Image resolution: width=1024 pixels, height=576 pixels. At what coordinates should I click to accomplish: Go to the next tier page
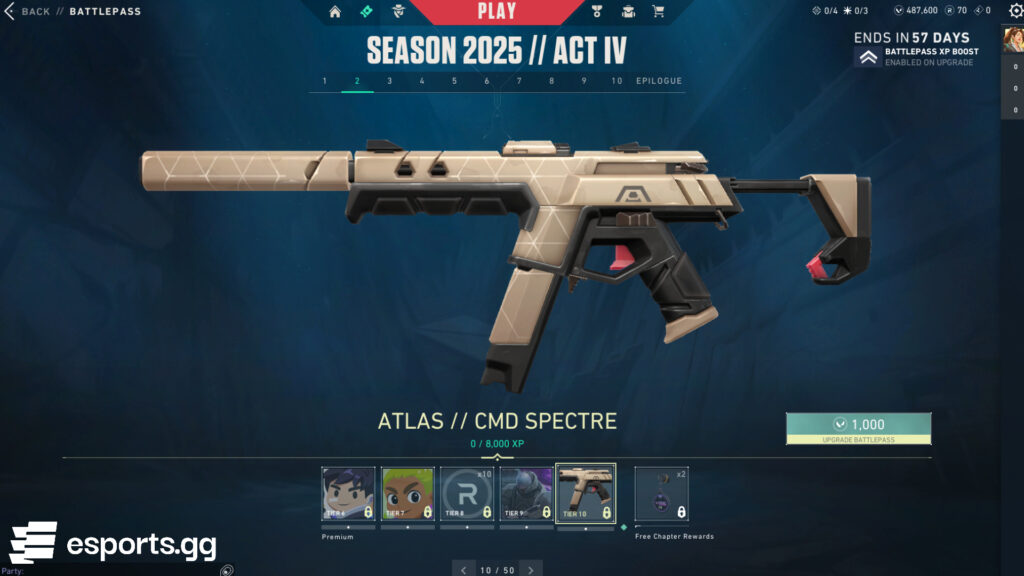click(x=531, y=570)
